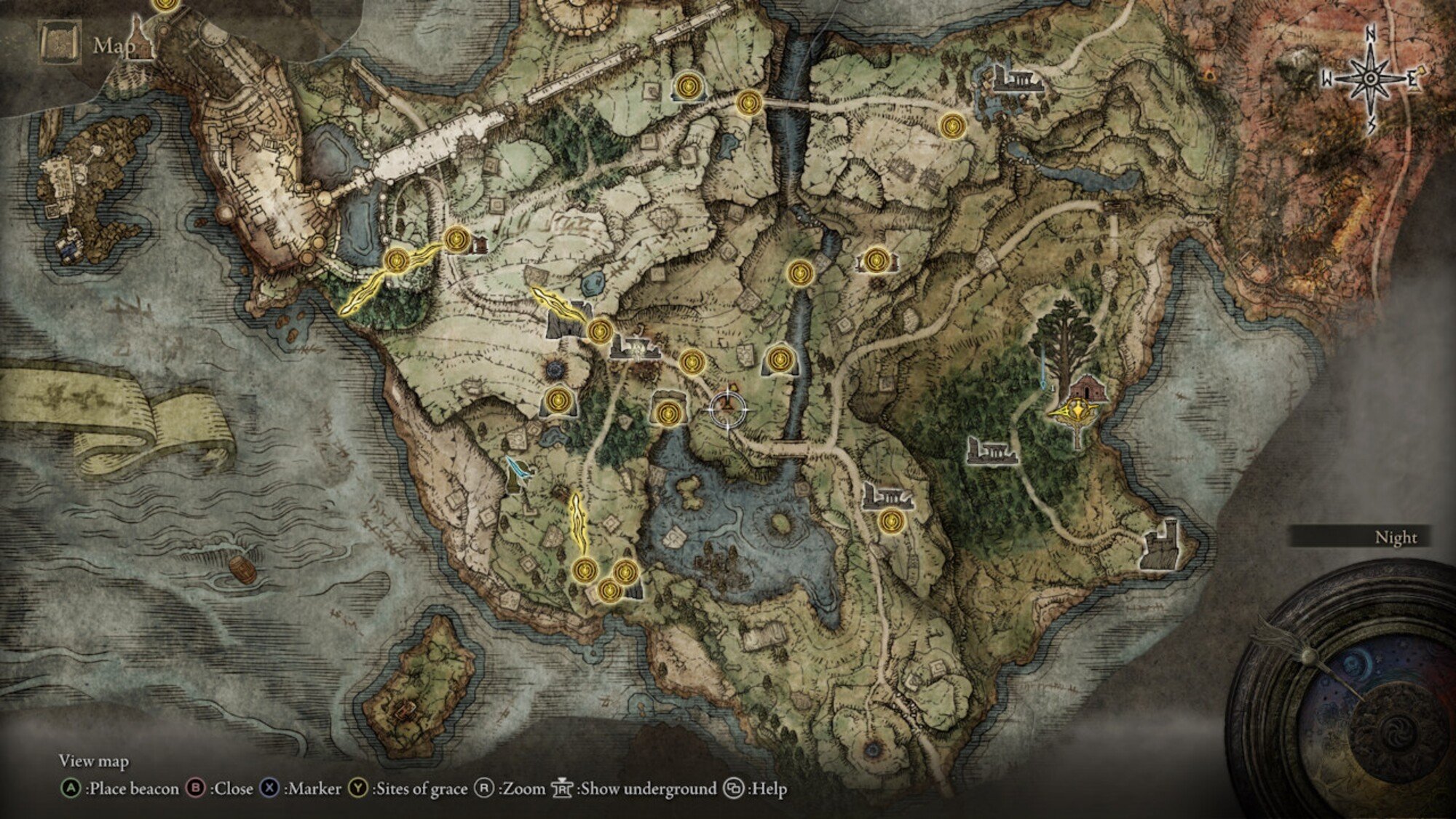Click the white crosshair map cursor
The width and height of the screenshot is (1456, 819).
pos(728,409)
